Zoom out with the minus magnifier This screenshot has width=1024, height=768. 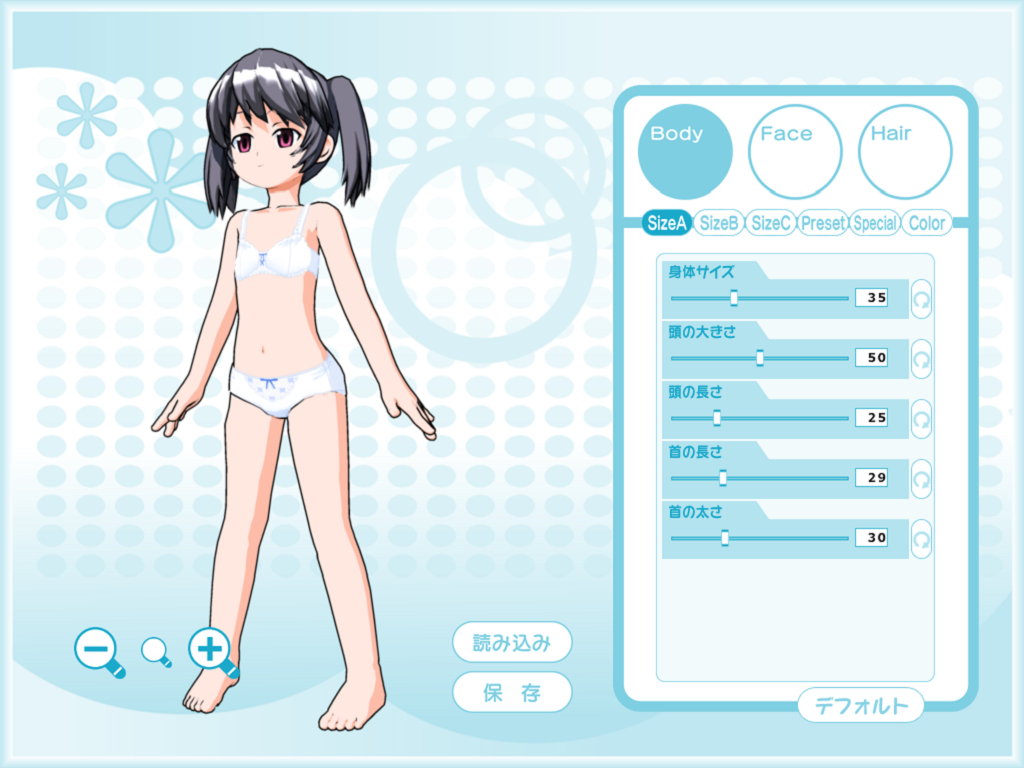[98, 651]
